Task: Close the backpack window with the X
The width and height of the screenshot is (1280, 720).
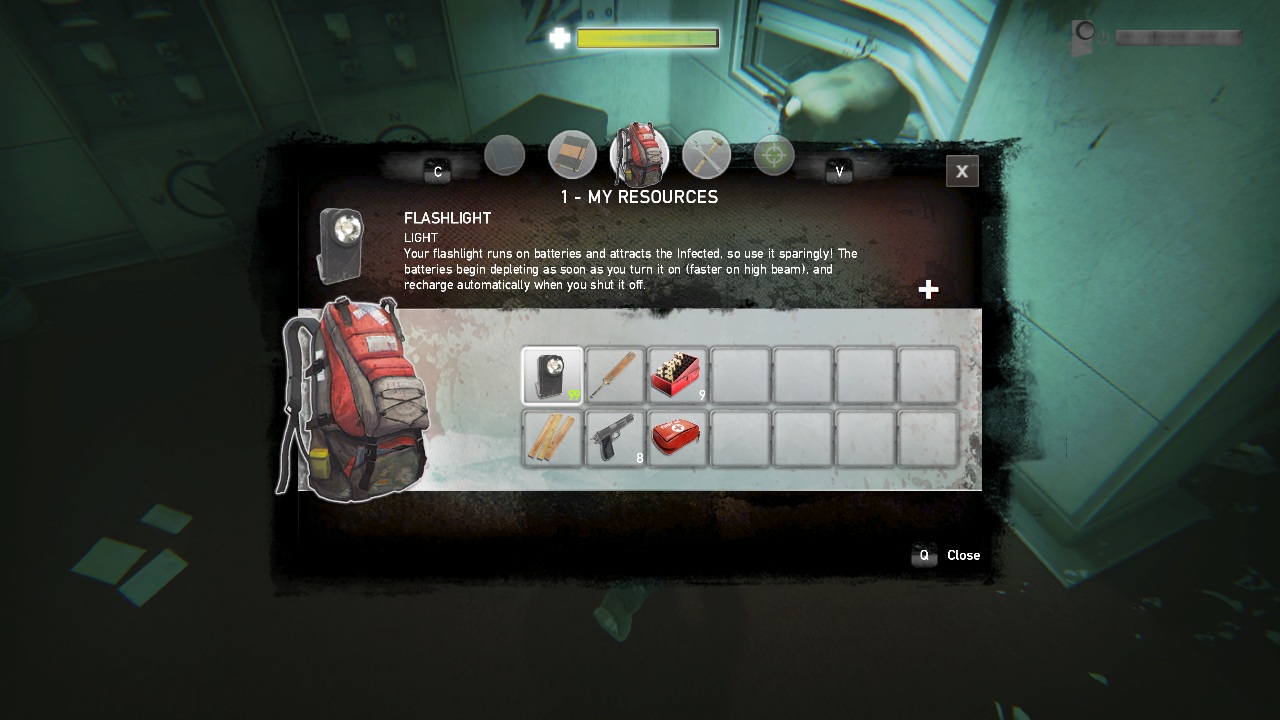Action: click(x=962, y=171)
